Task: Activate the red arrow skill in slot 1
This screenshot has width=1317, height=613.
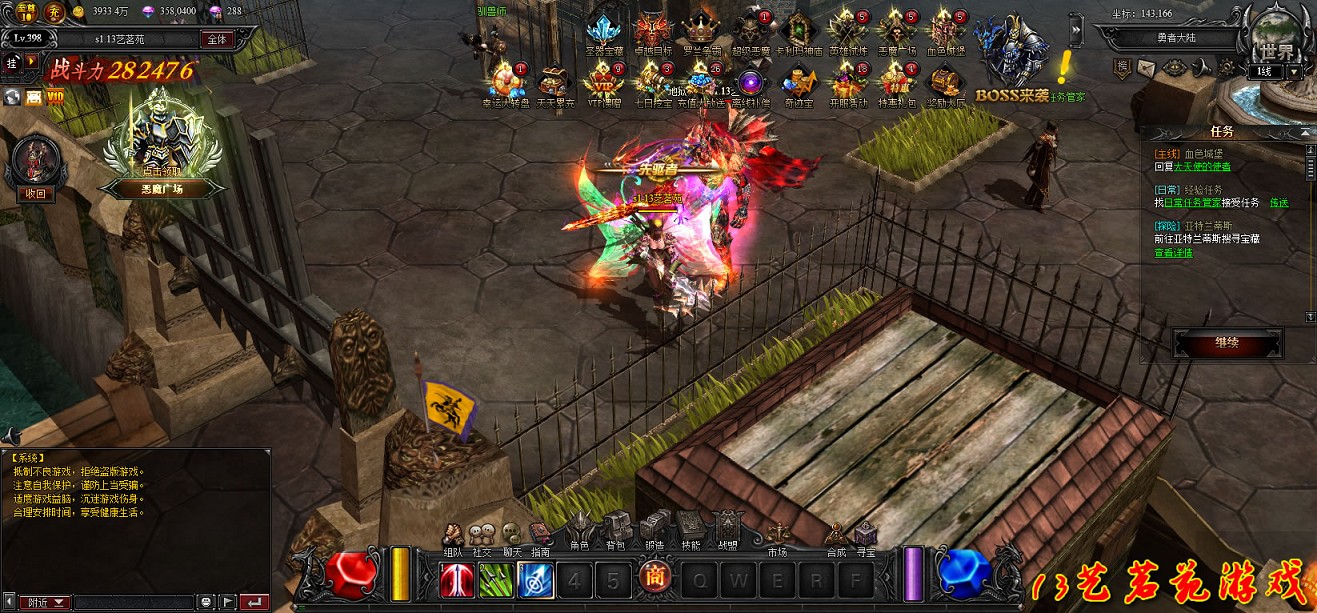Action: tap(457, 580)
